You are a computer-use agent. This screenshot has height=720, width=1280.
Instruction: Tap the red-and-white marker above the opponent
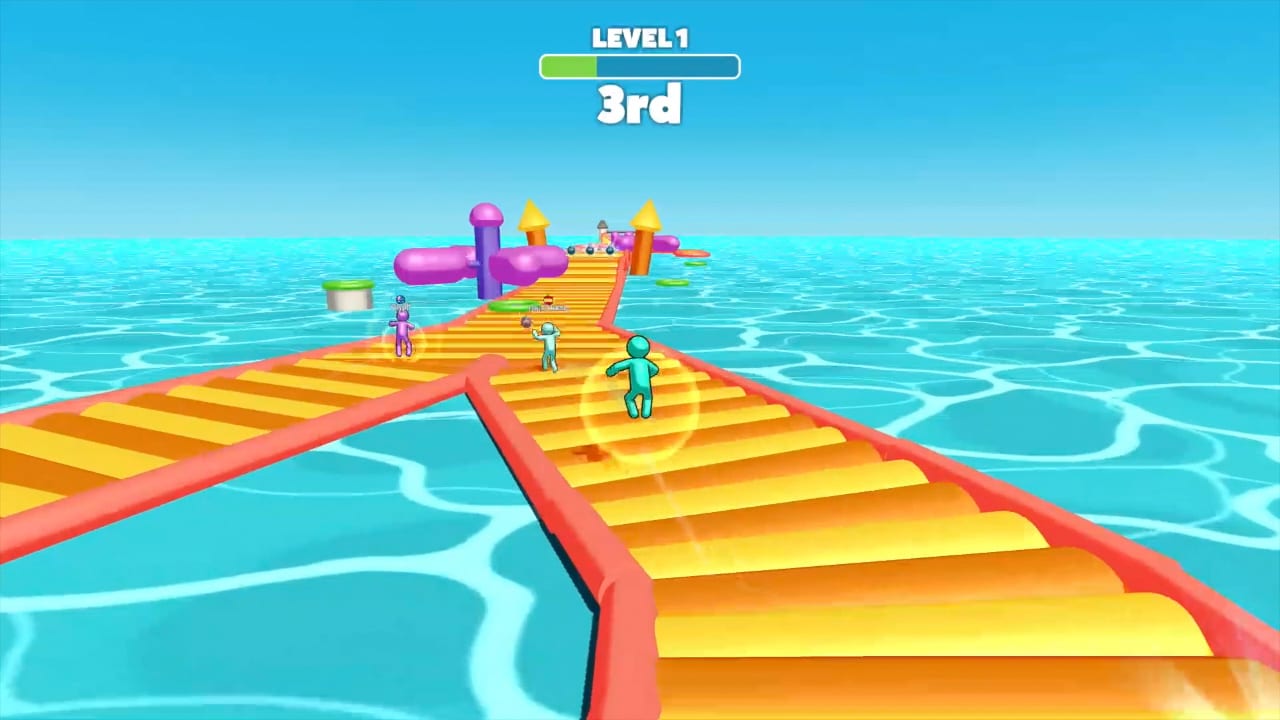click(549, 300)
